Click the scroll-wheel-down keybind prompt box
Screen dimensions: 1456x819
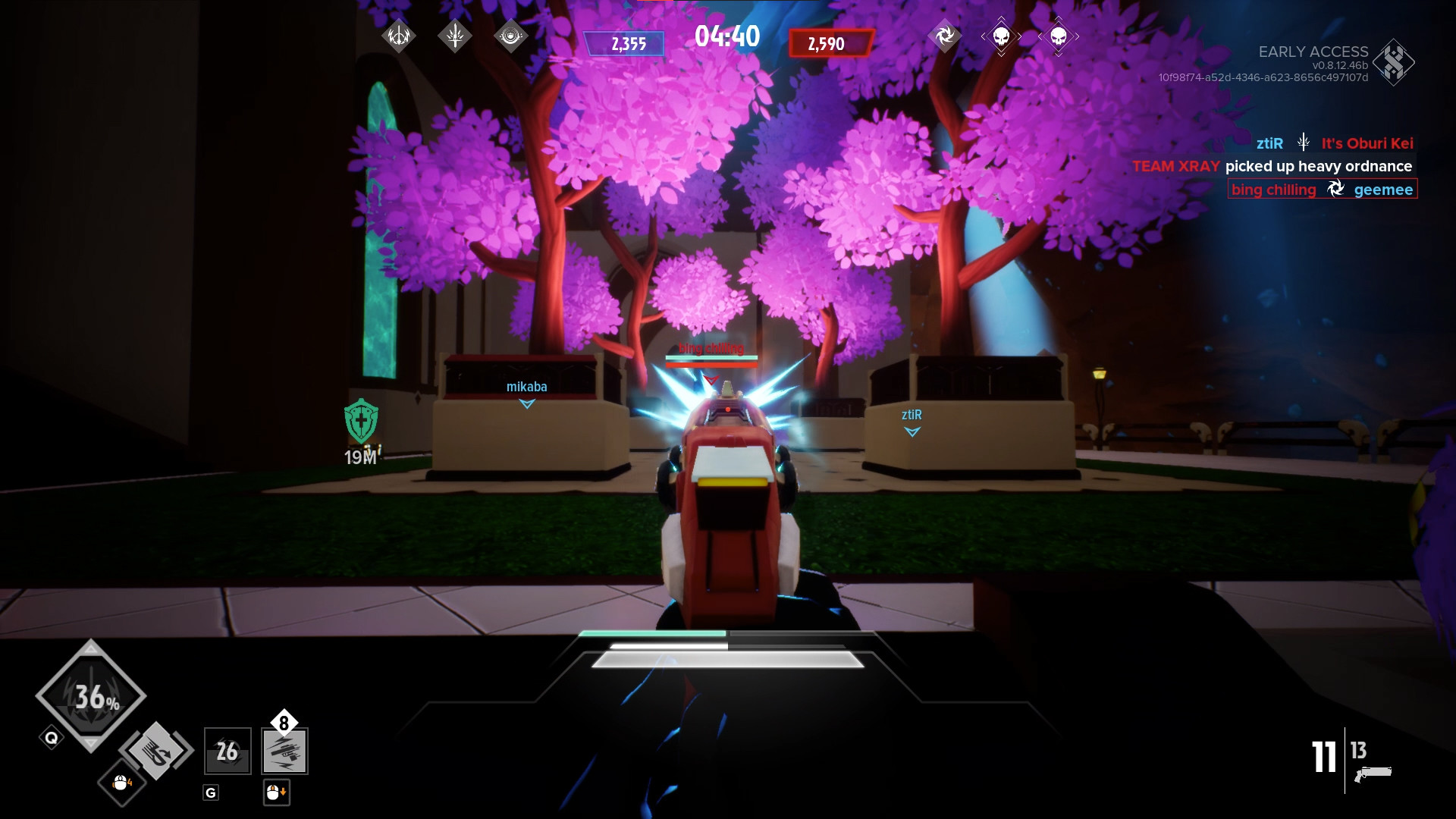tap(277, 792)
